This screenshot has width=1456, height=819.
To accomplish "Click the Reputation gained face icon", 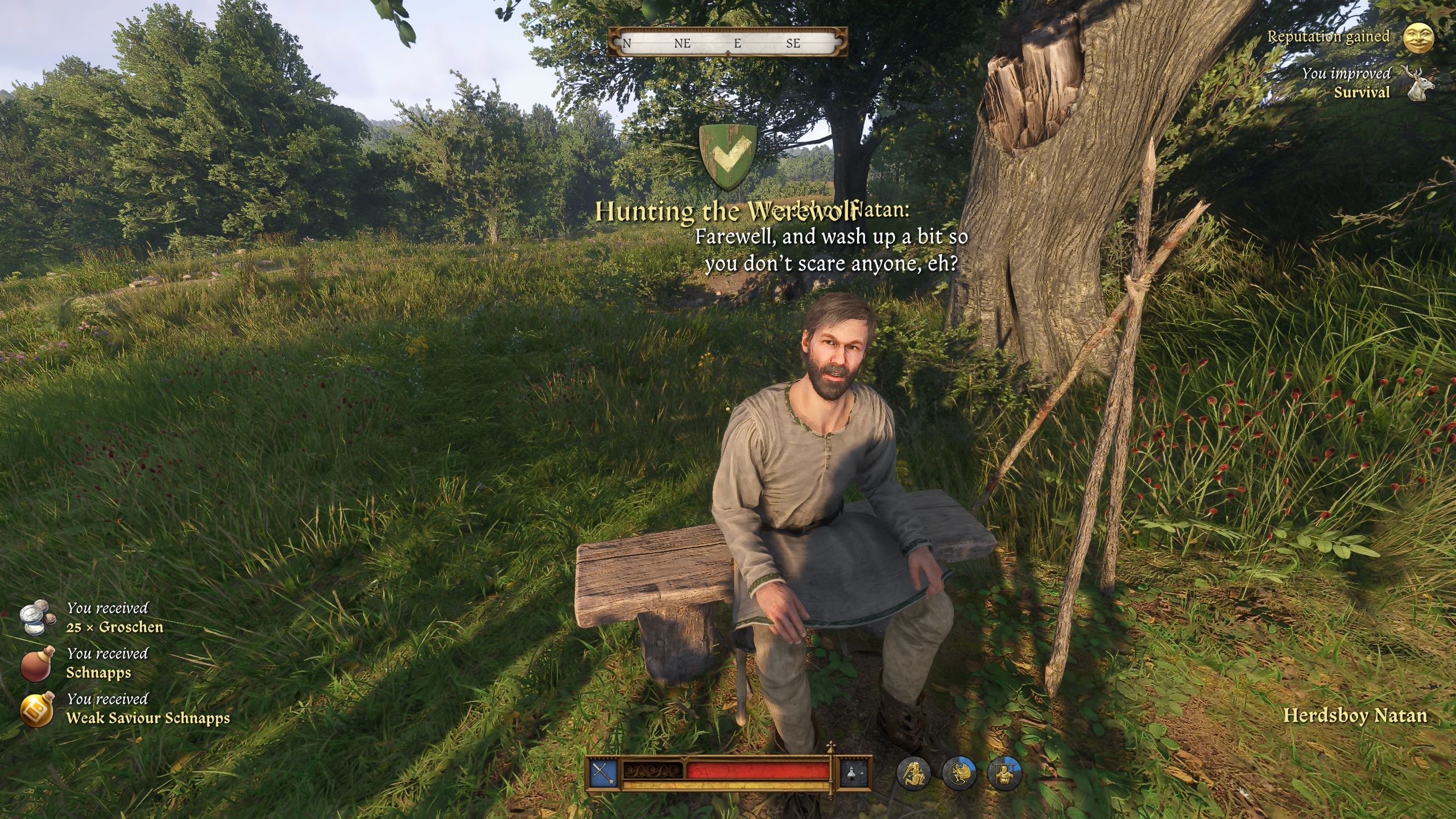I will (x=1418, y=38).
